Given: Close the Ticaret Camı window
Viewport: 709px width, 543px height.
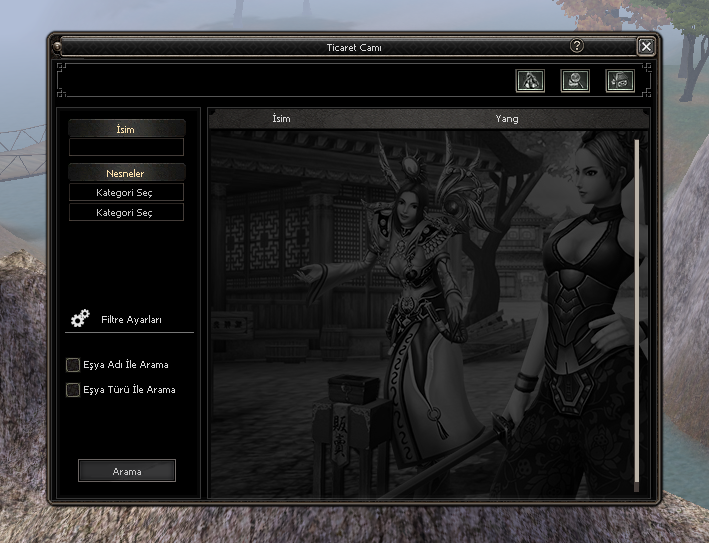Looking at the screenshot, I should coord(646,46).
